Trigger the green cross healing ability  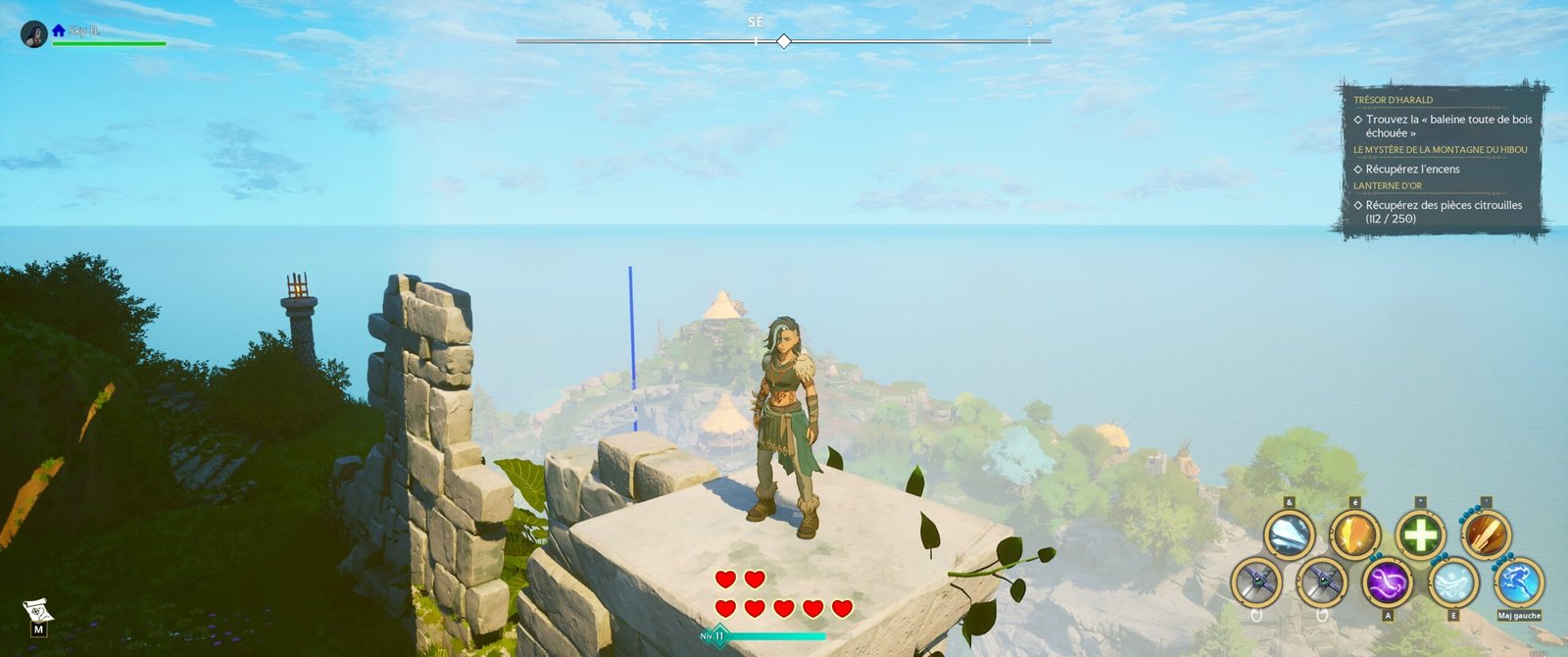[1420, 536]
